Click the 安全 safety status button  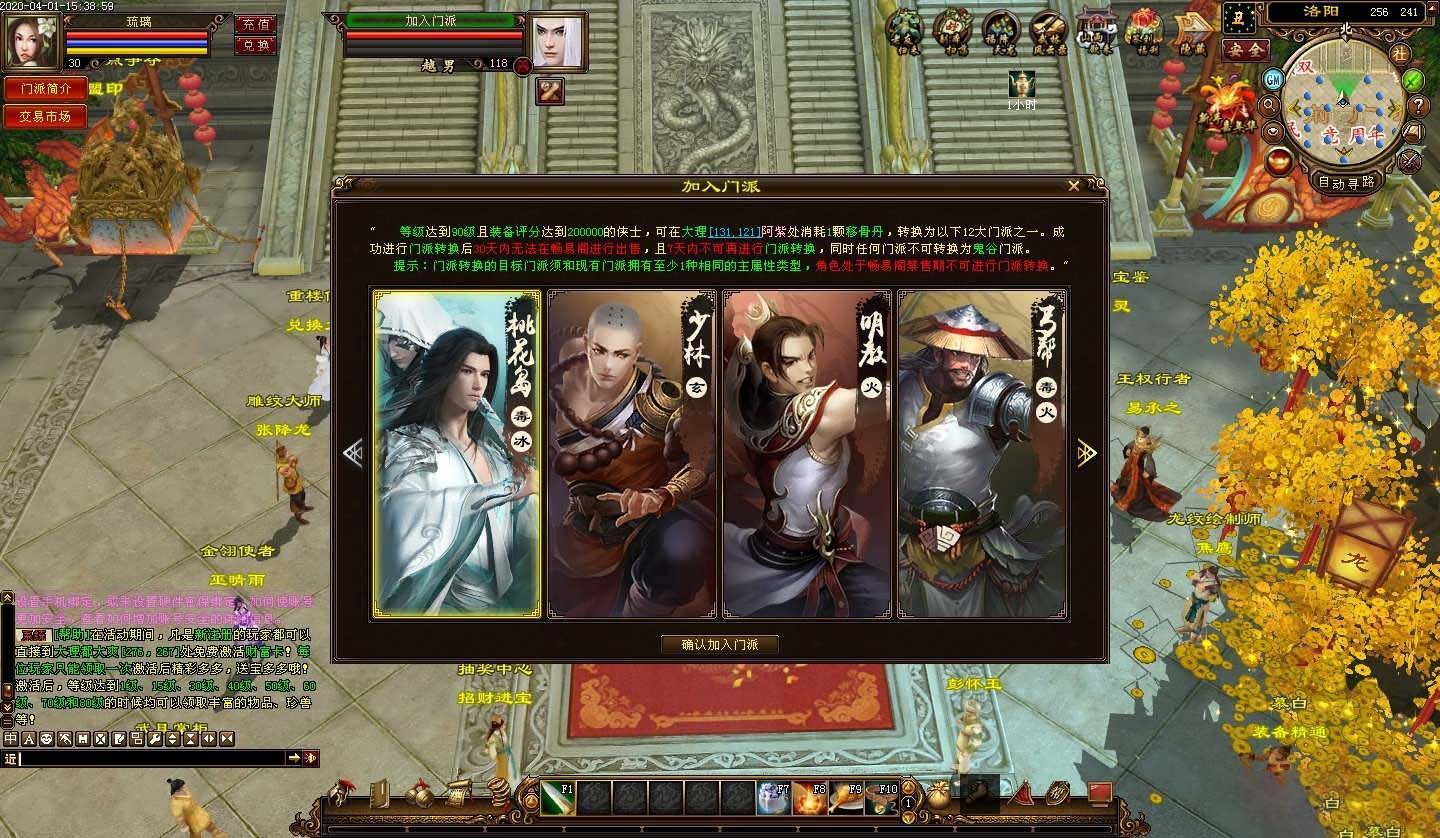pyautogui.click(x=1245, y=49)
